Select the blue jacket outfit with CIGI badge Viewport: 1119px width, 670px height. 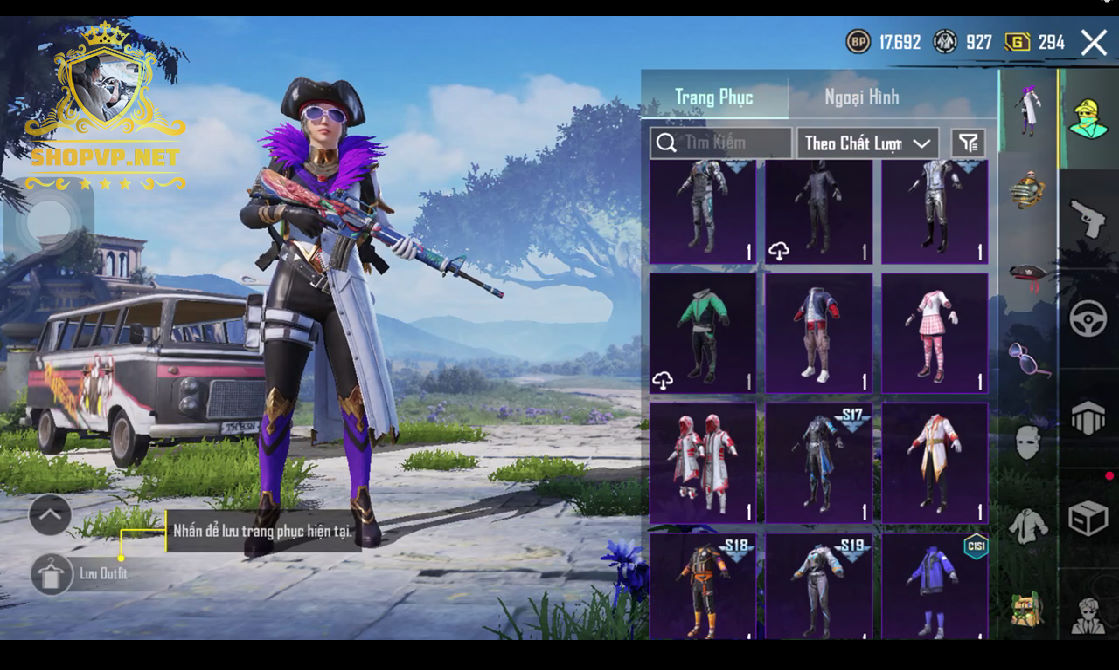click(934, 587)
